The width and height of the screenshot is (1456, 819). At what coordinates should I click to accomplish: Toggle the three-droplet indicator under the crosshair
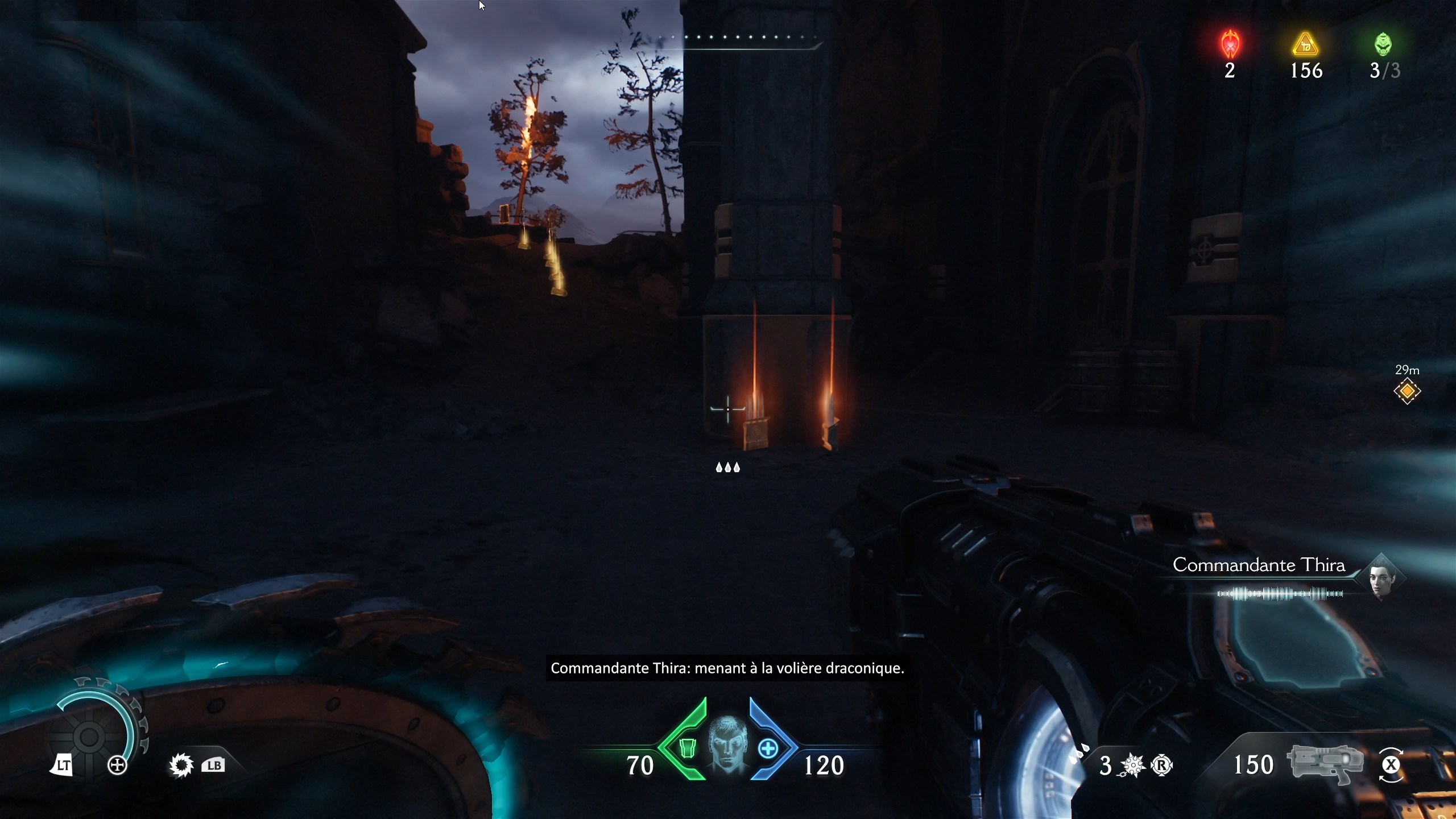click(x=727, y=468)
